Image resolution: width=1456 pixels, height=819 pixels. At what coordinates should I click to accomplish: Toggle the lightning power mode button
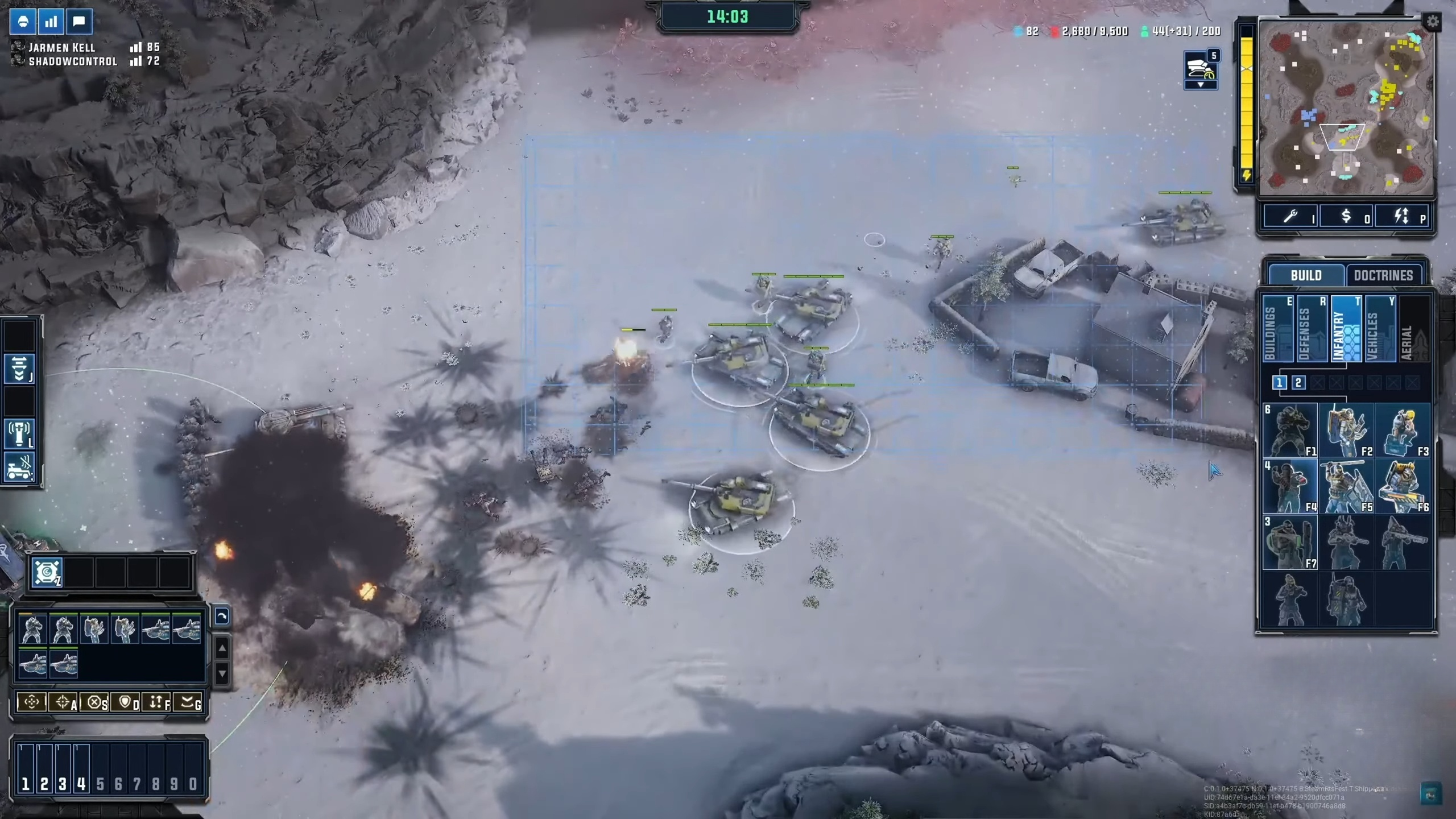[x=1401, y=216]
